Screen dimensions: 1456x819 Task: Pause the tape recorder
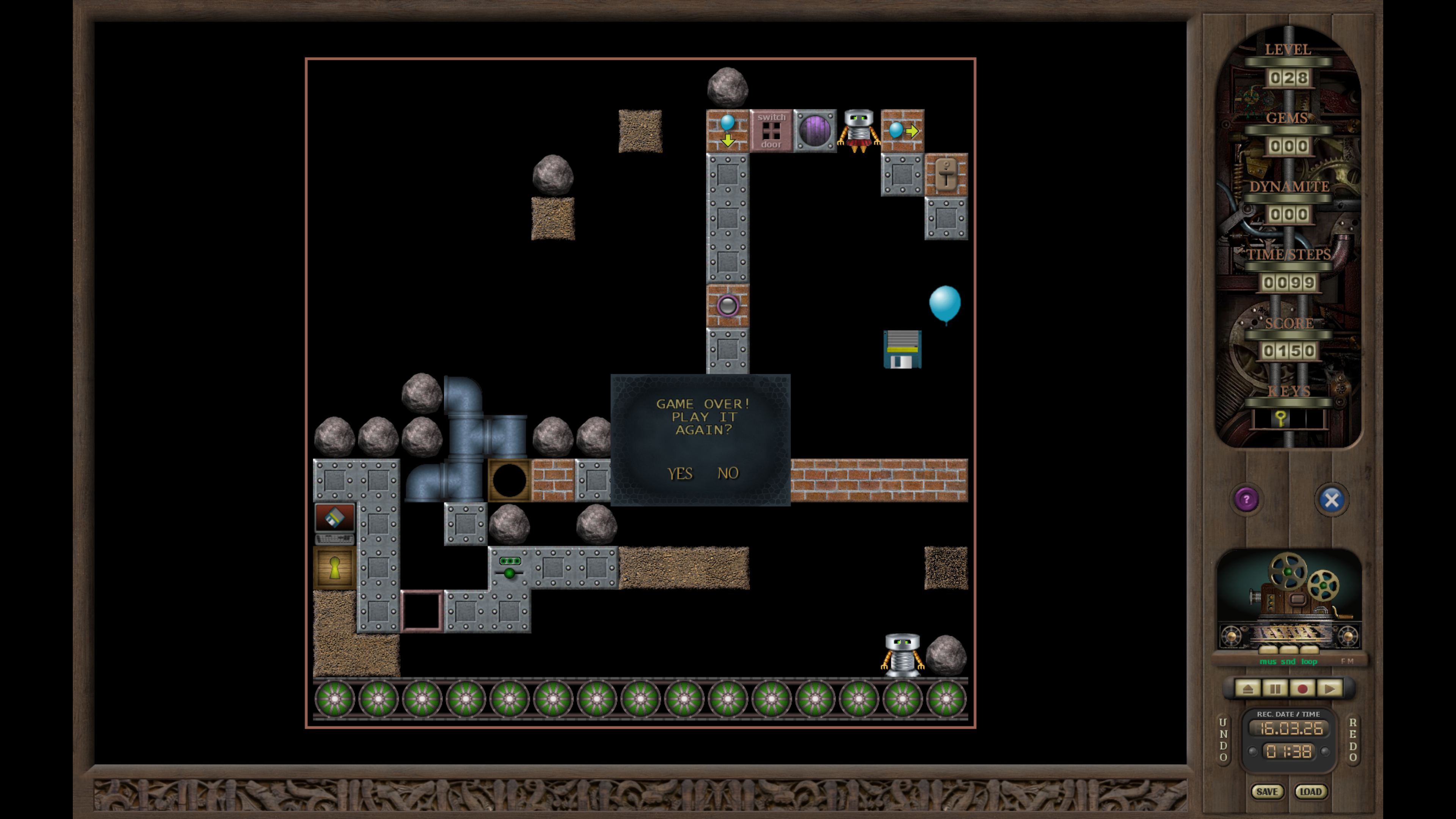[1275, 689]
